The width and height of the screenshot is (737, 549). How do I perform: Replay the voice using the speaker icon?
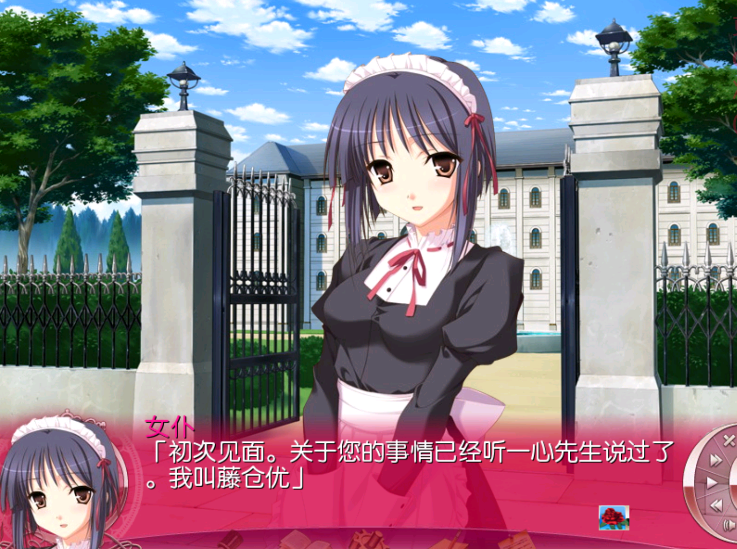coord(729,524)
